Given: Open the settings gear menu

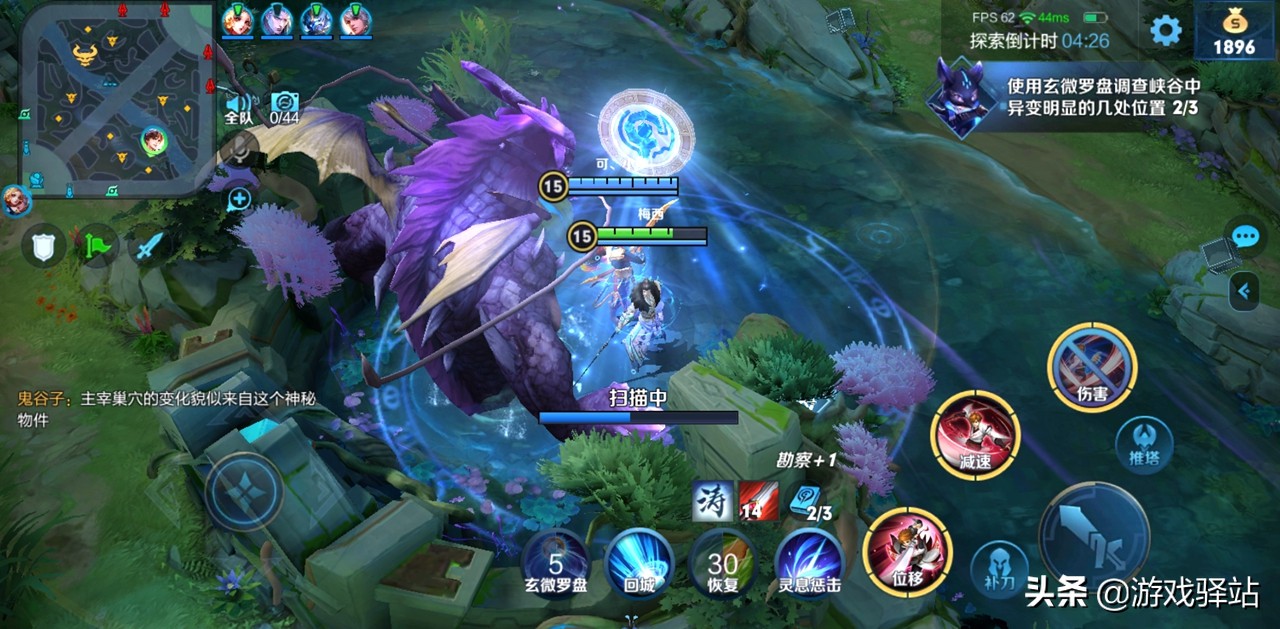Looking at the screenshot, I should pos(1165,30).
